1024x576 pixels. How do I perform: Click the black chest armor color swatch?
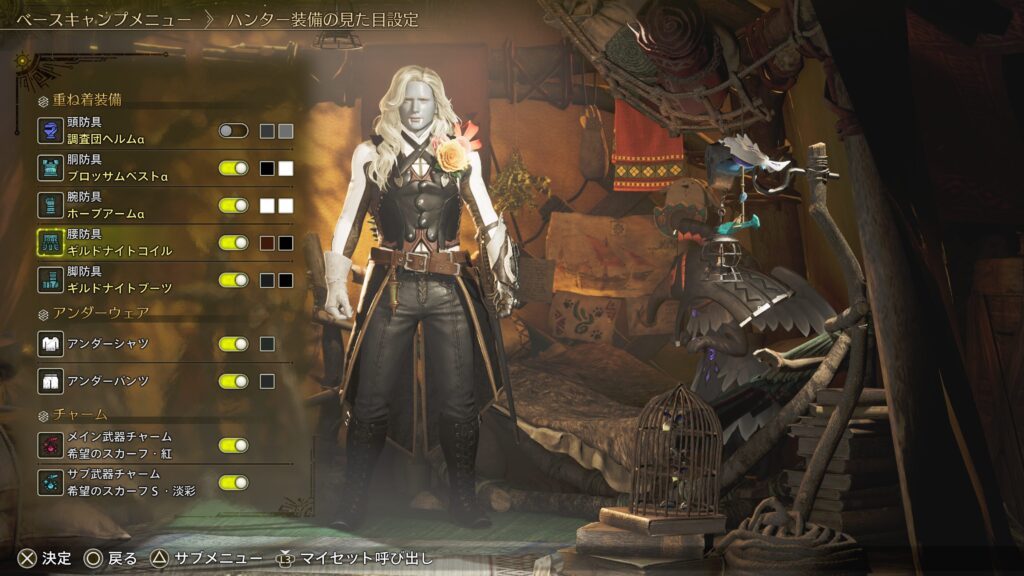click(267, 168)
